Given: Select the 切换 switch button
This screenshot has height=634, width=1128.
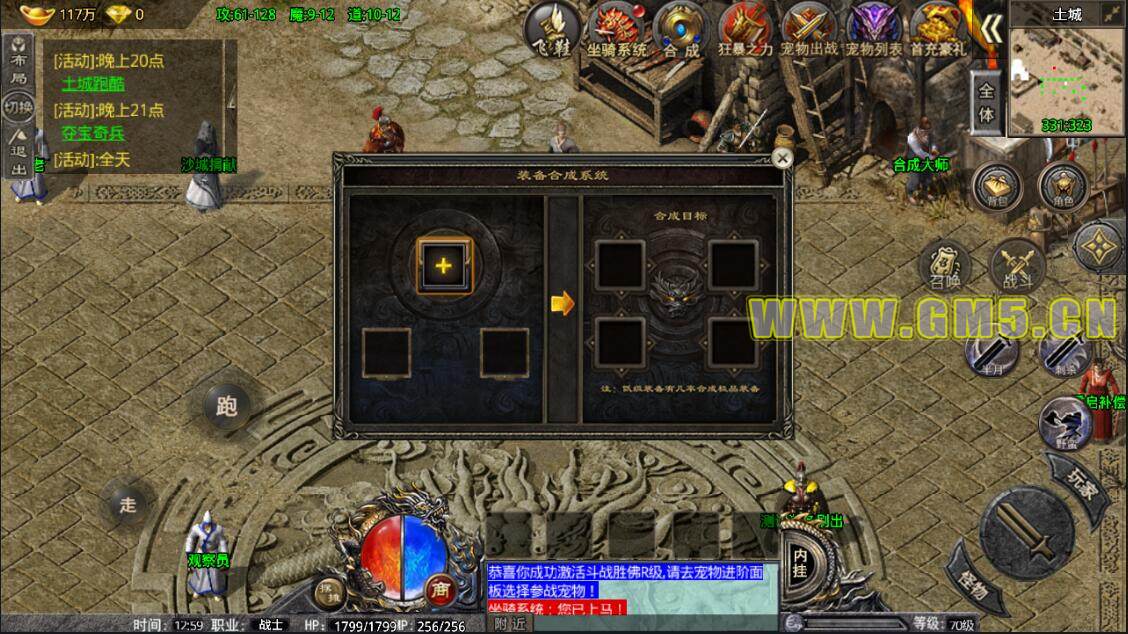Looking at the screenshot, I should pos(18,105).
